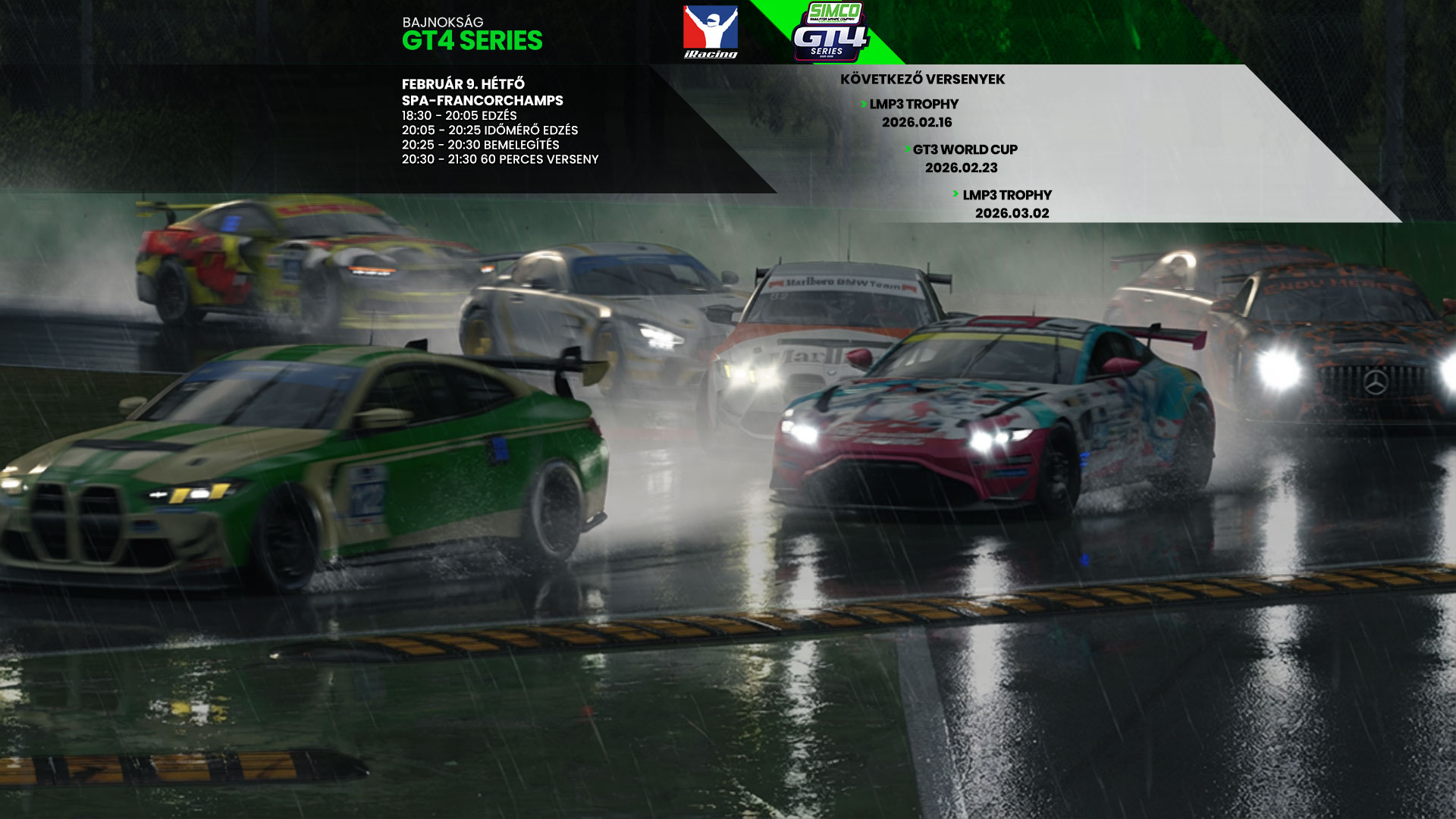
Task: Choose the GT3 World Cup race entry
Action: click(964, 158)
